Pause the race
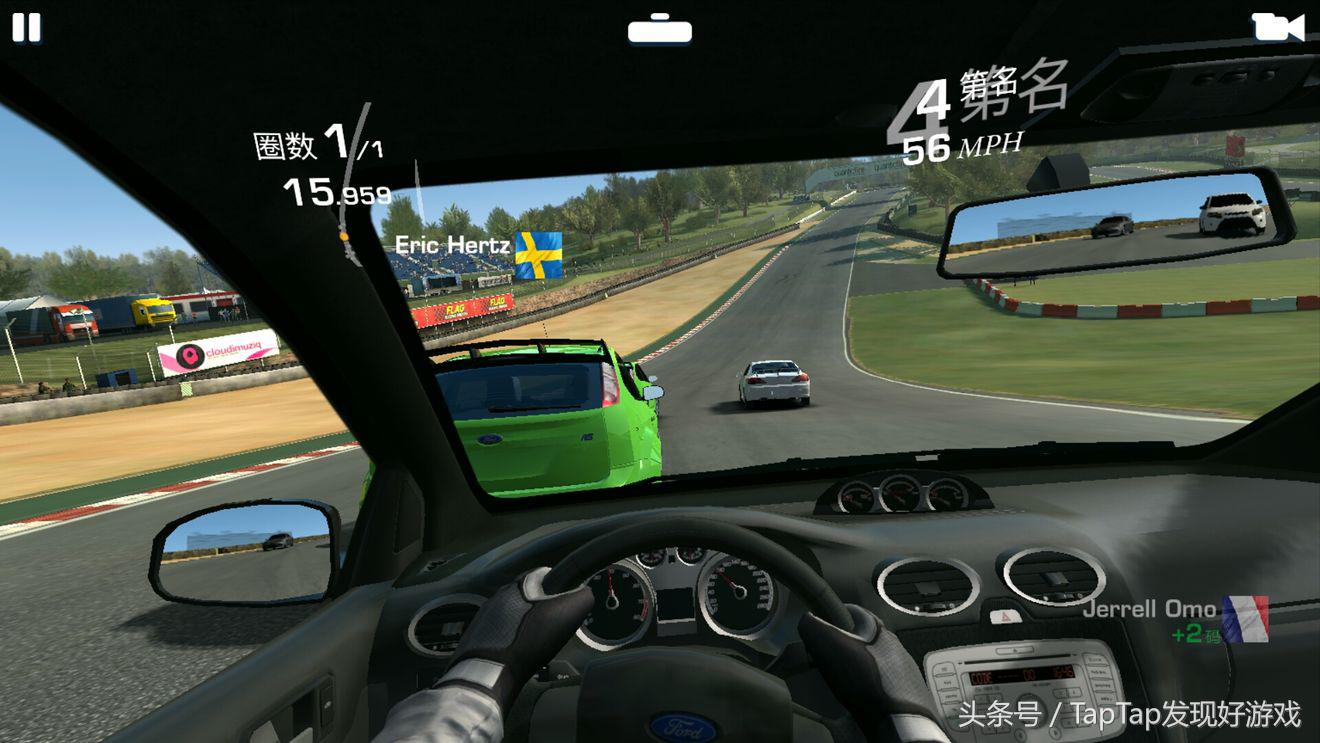Screen dimensions: 1320x743 pos(27,28)
